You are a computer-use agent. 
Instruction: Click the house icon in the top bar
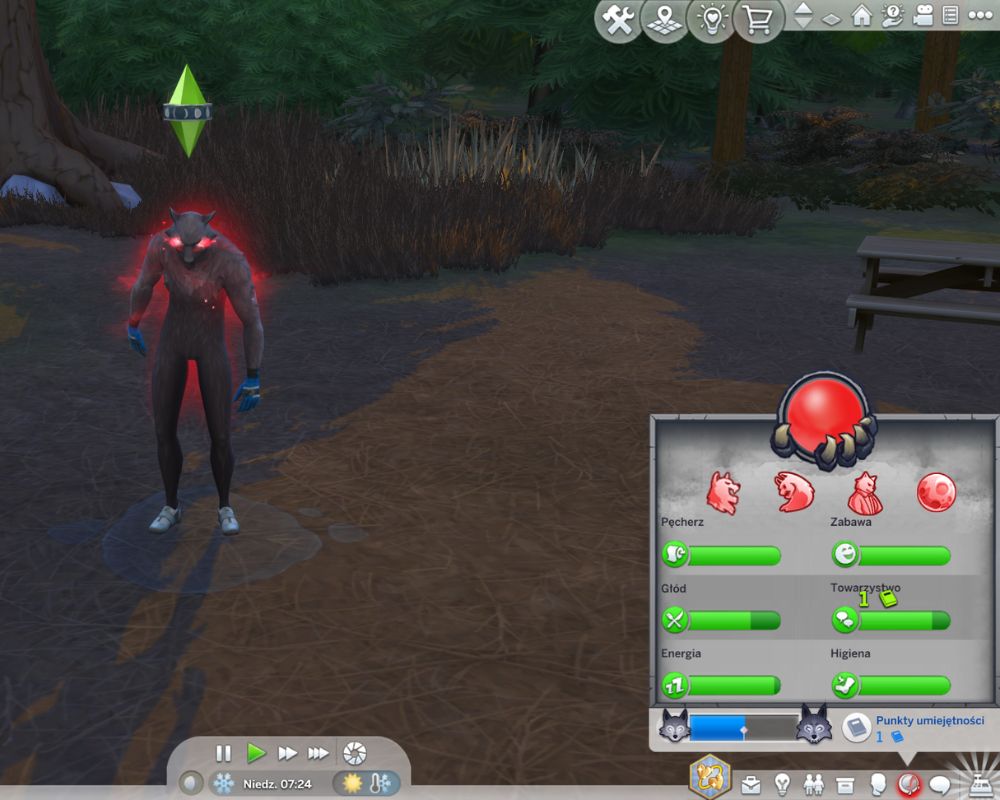pos(861,17)
